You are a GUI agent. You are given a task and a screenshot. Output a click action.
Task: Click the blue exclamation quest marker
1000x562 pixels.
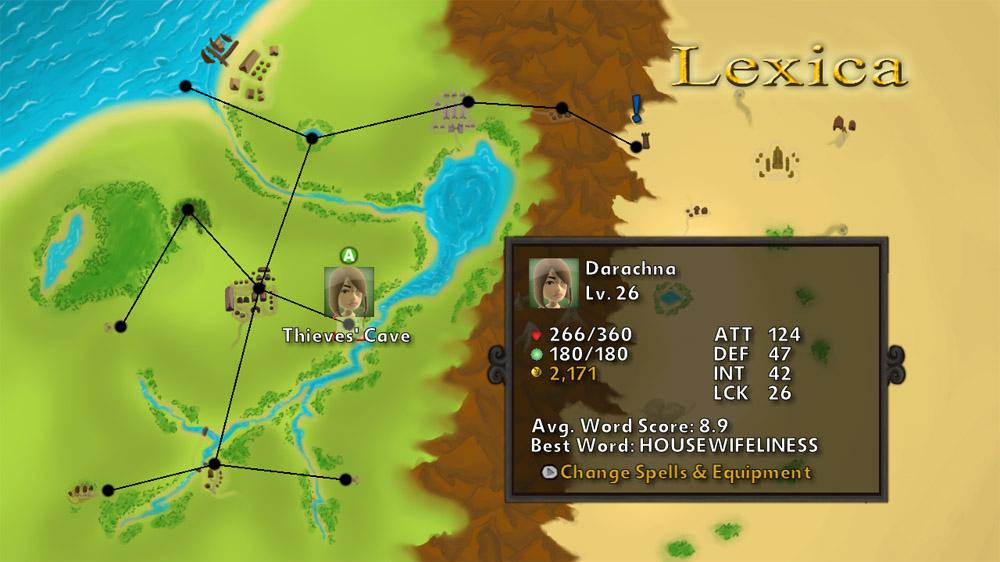click(636, 108)
